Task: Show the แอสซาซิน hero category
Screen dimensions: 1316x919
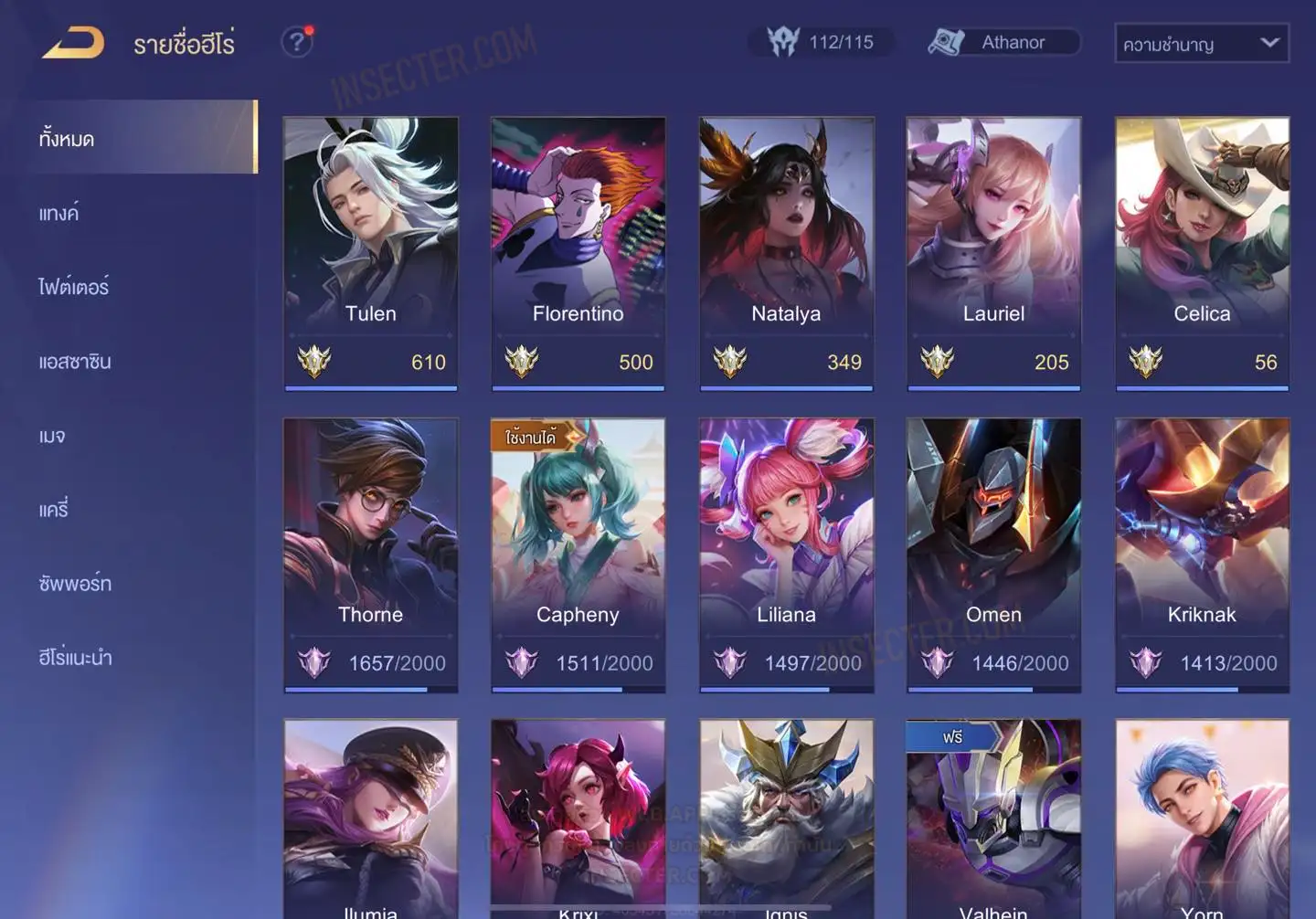Action: point(75,362)
